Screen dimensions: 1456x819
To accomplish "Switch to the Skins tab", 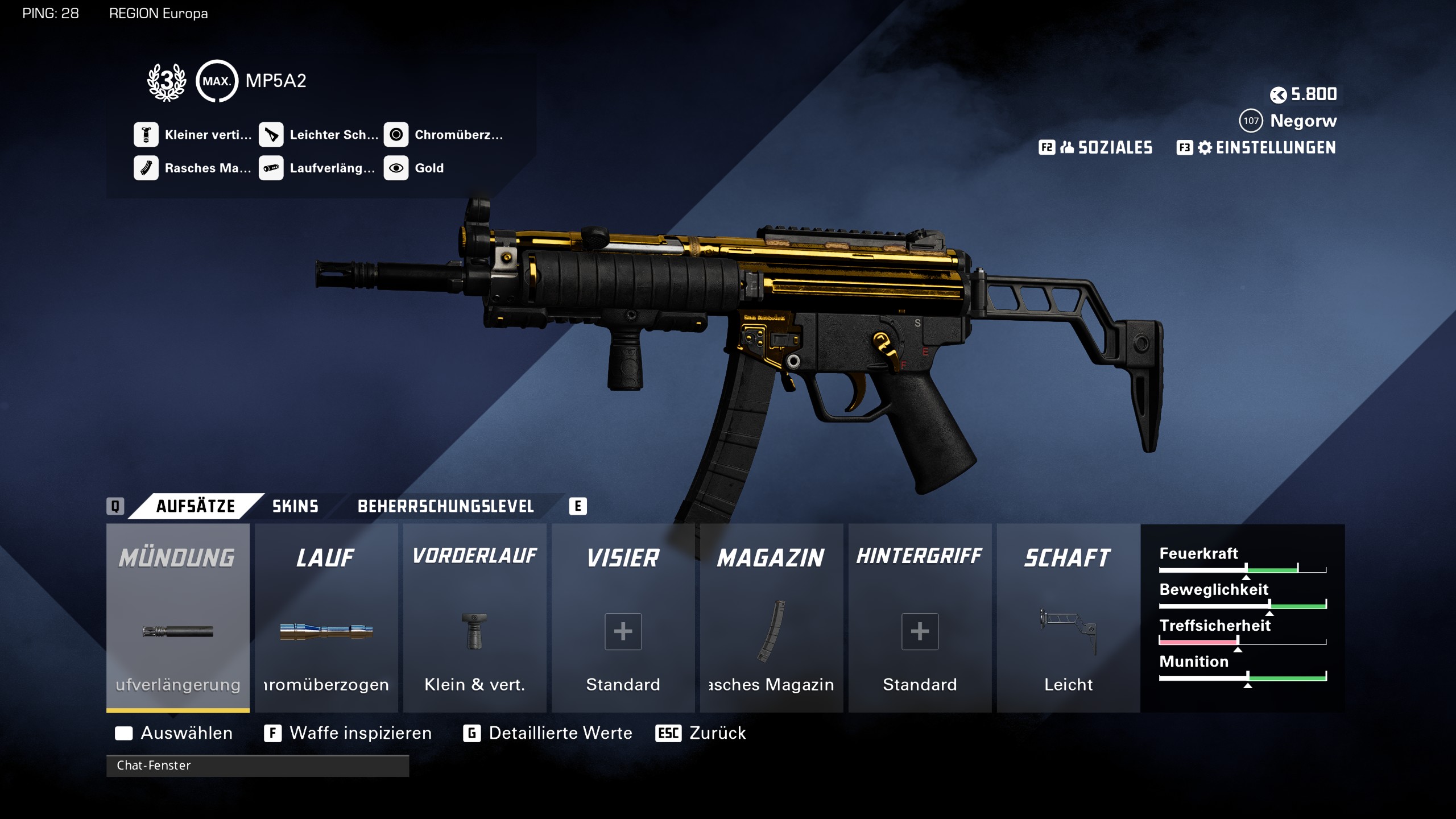I will (295, 506).
